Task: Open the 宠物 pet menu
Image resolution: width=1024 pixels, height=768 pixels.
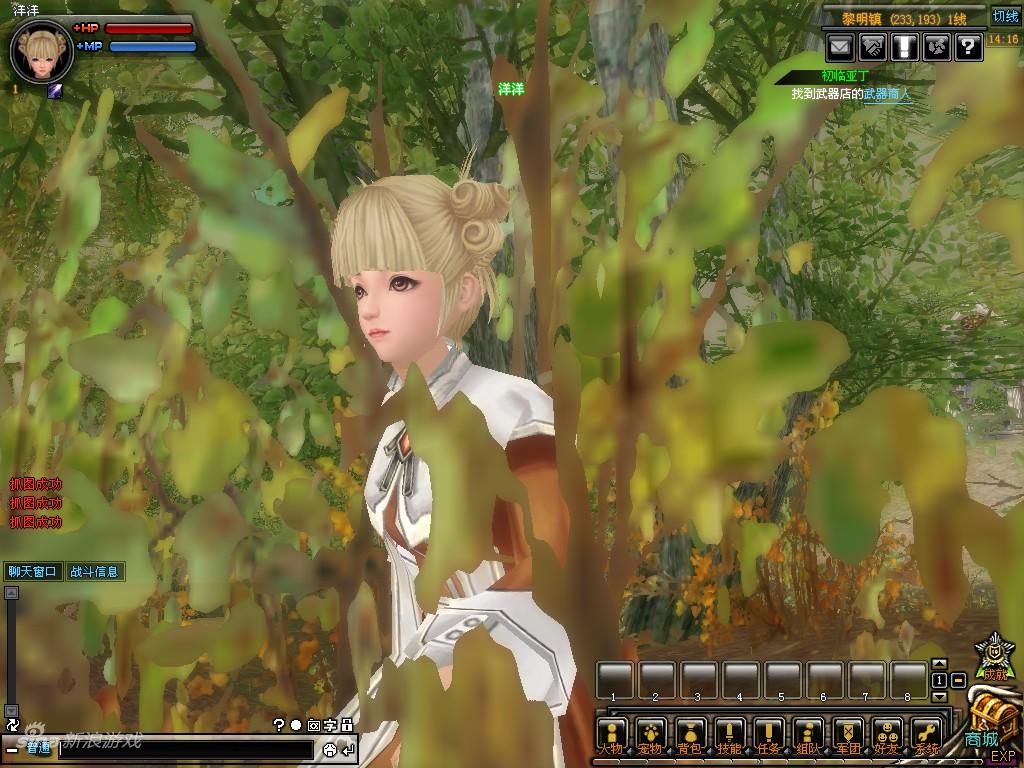Action: [650, 735]
